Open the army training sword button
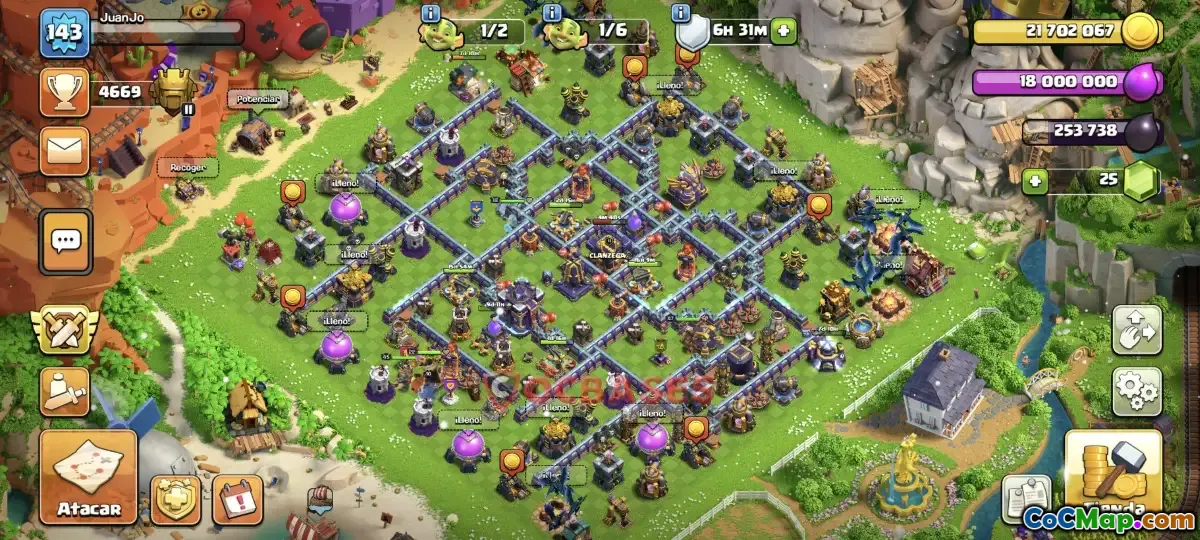The height and width of the screenshot is (540, 1200). (64, 391)
